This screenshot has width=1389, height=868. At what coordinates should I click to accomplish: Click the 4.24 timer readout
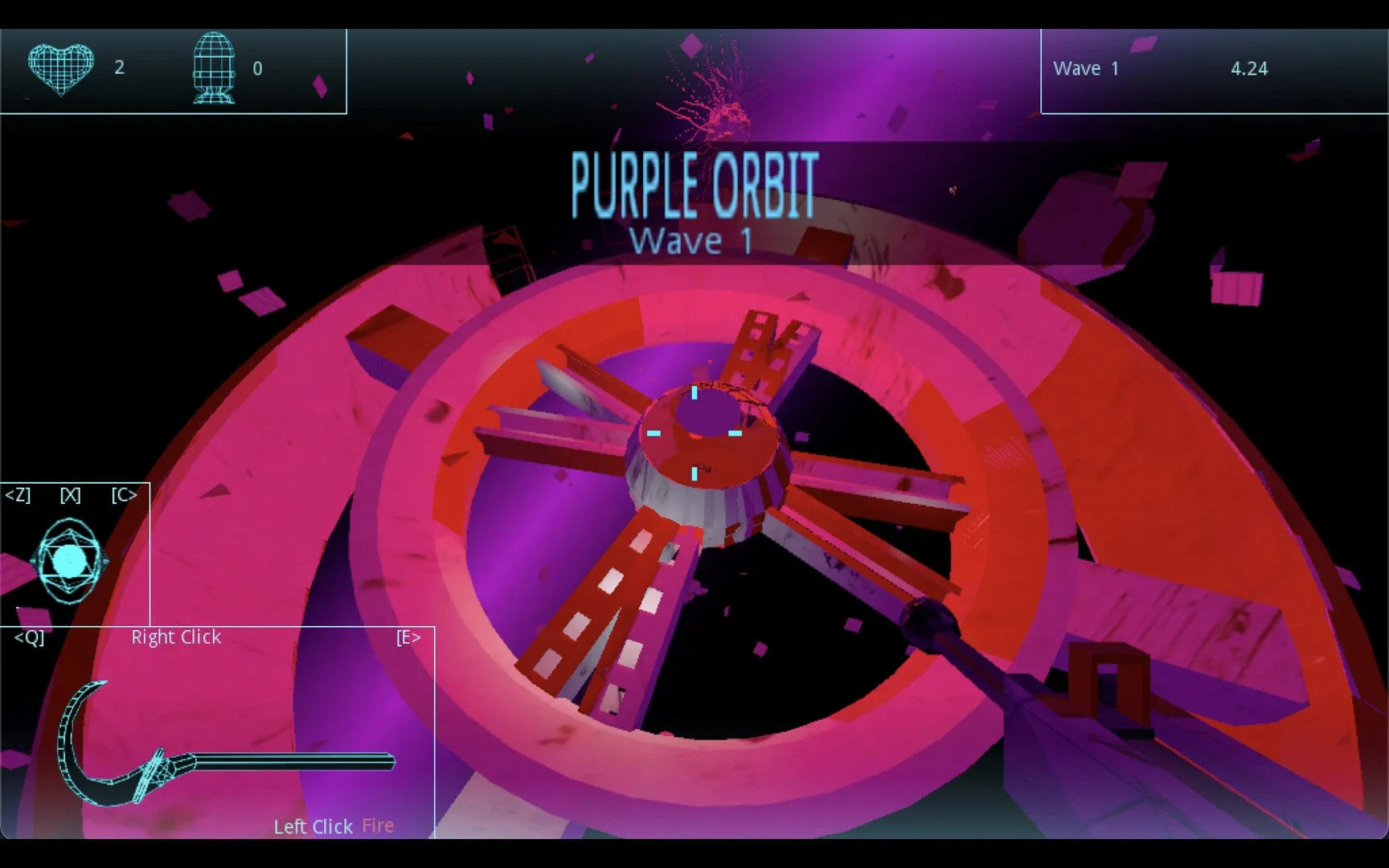point(1249,68)
